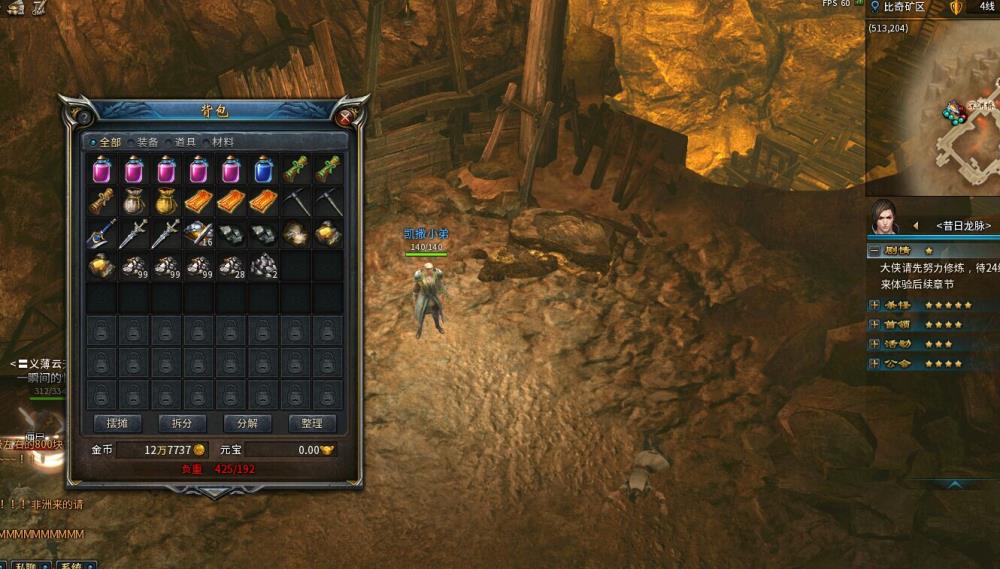Select the ore stack showing 2
Screen dimensions: 1000x569
pyautogui.click(x=263, y=265)
